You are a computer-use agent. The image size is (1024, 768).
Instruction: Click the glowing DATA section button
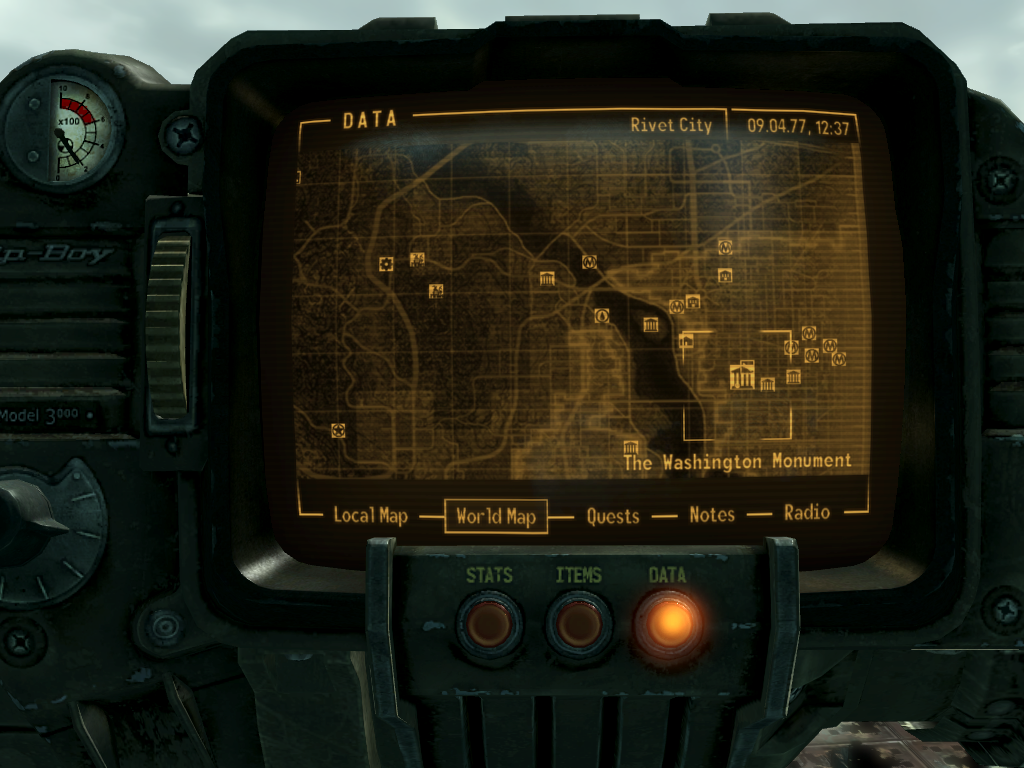click(668, 624)
